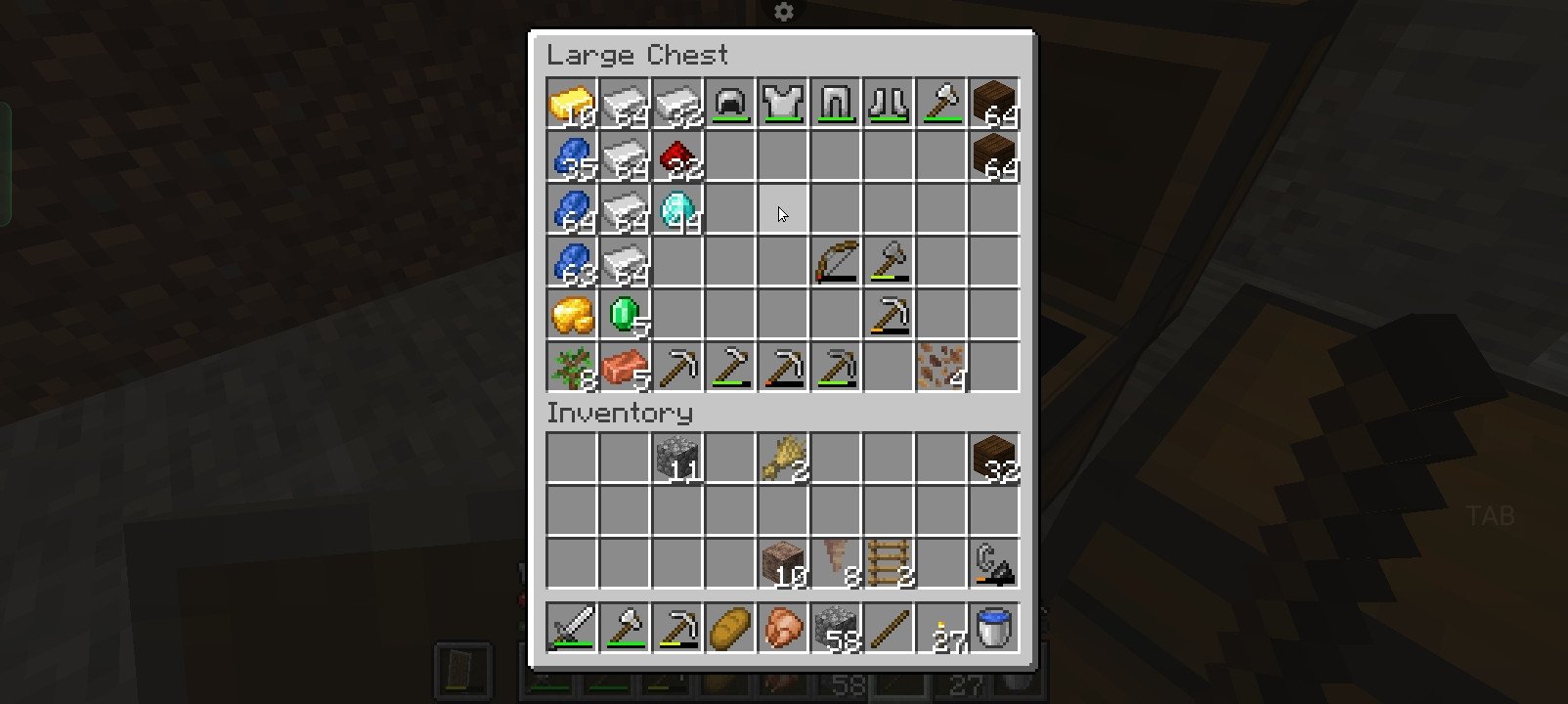Grab the iron chestplate from the chest
Image resolution: width=1568 pixels, height=704 pixels.
pyautogui.click(x=783, y=103)
